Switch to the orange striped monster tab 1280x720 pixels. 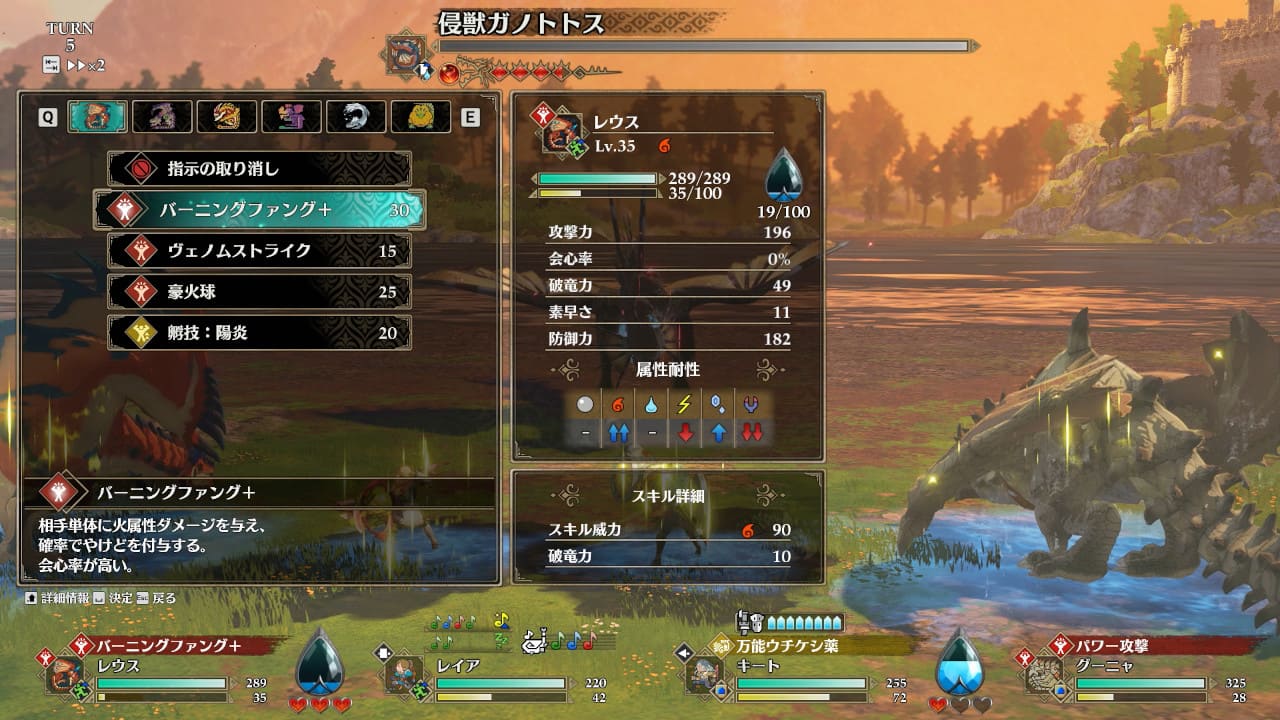coord(227,117)
